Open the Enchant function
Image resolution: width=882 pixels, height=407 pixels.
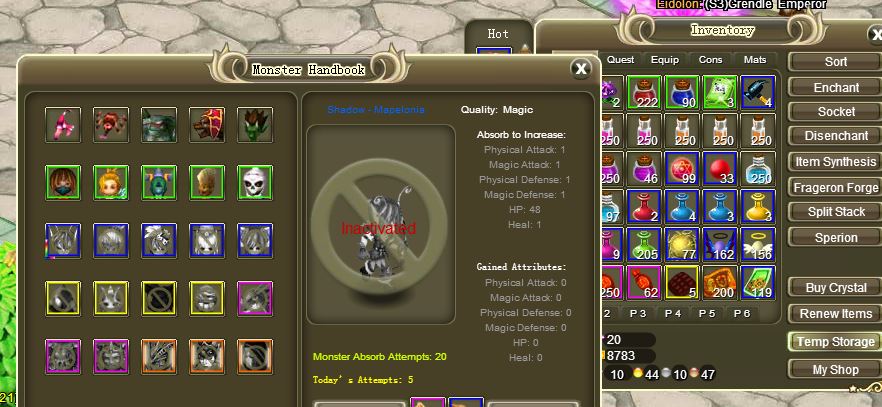(x=835, y=88)
